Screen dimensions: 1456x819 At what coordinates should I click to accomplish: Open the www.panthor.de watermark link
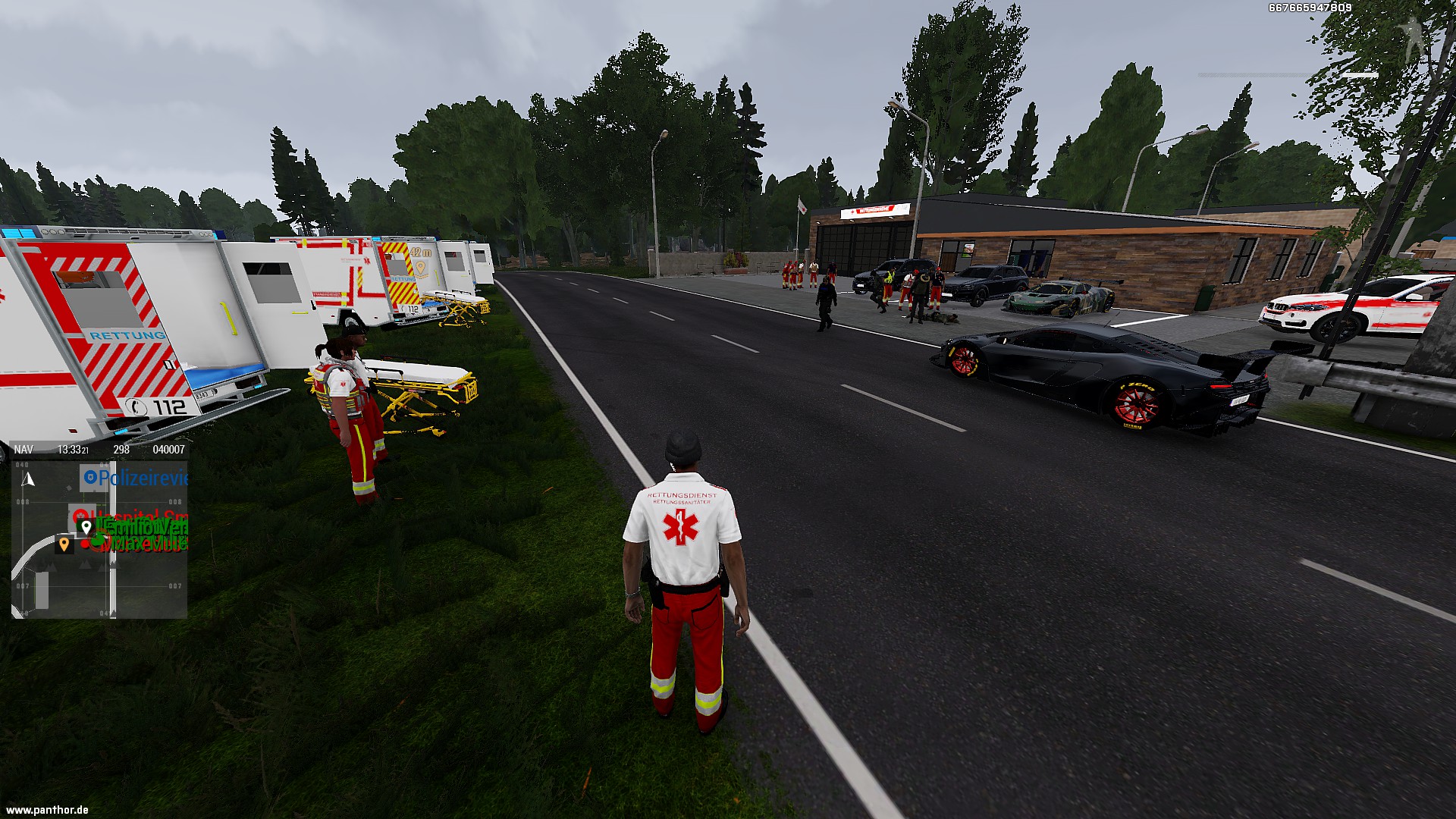coord(47,810)
